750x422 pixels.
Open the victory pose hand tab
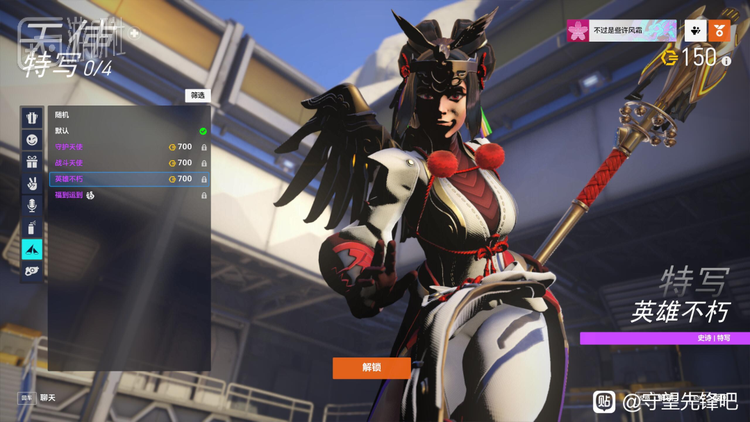(x=33, y=183)
